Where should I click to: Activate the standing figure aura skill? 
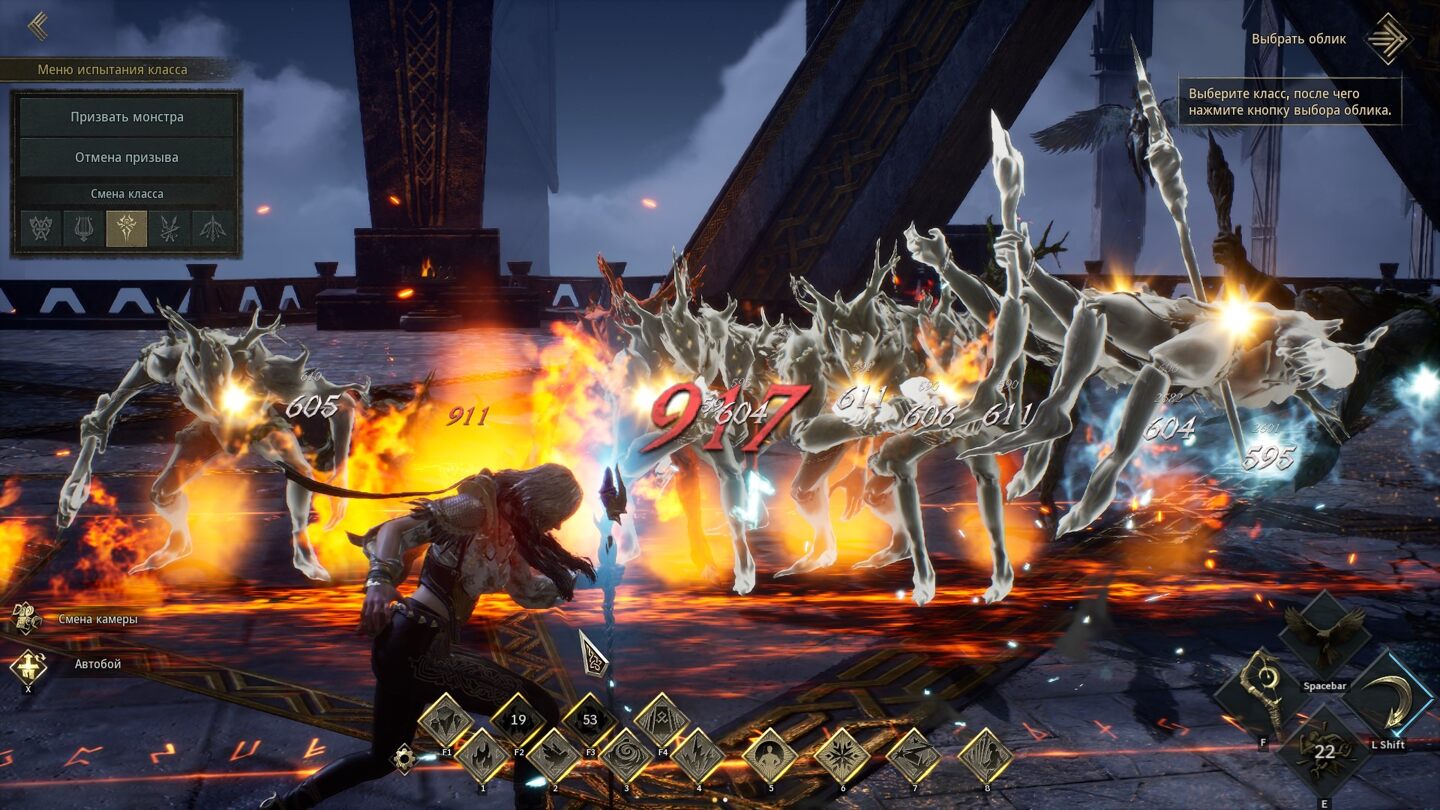pos(770,756)
